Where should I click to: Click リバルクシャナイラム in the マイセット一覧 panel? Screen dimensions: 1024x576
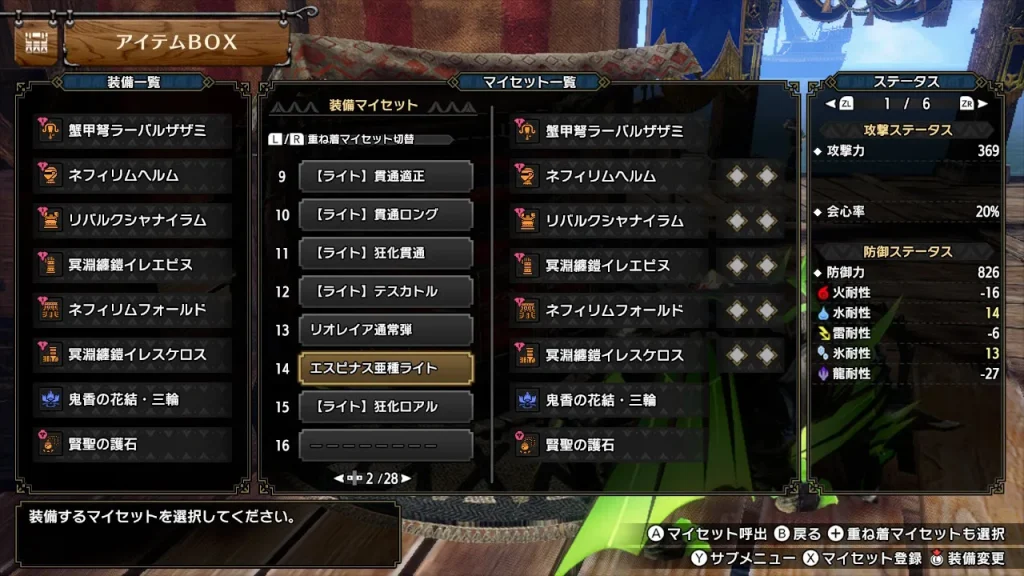click(x=612, y=221)
